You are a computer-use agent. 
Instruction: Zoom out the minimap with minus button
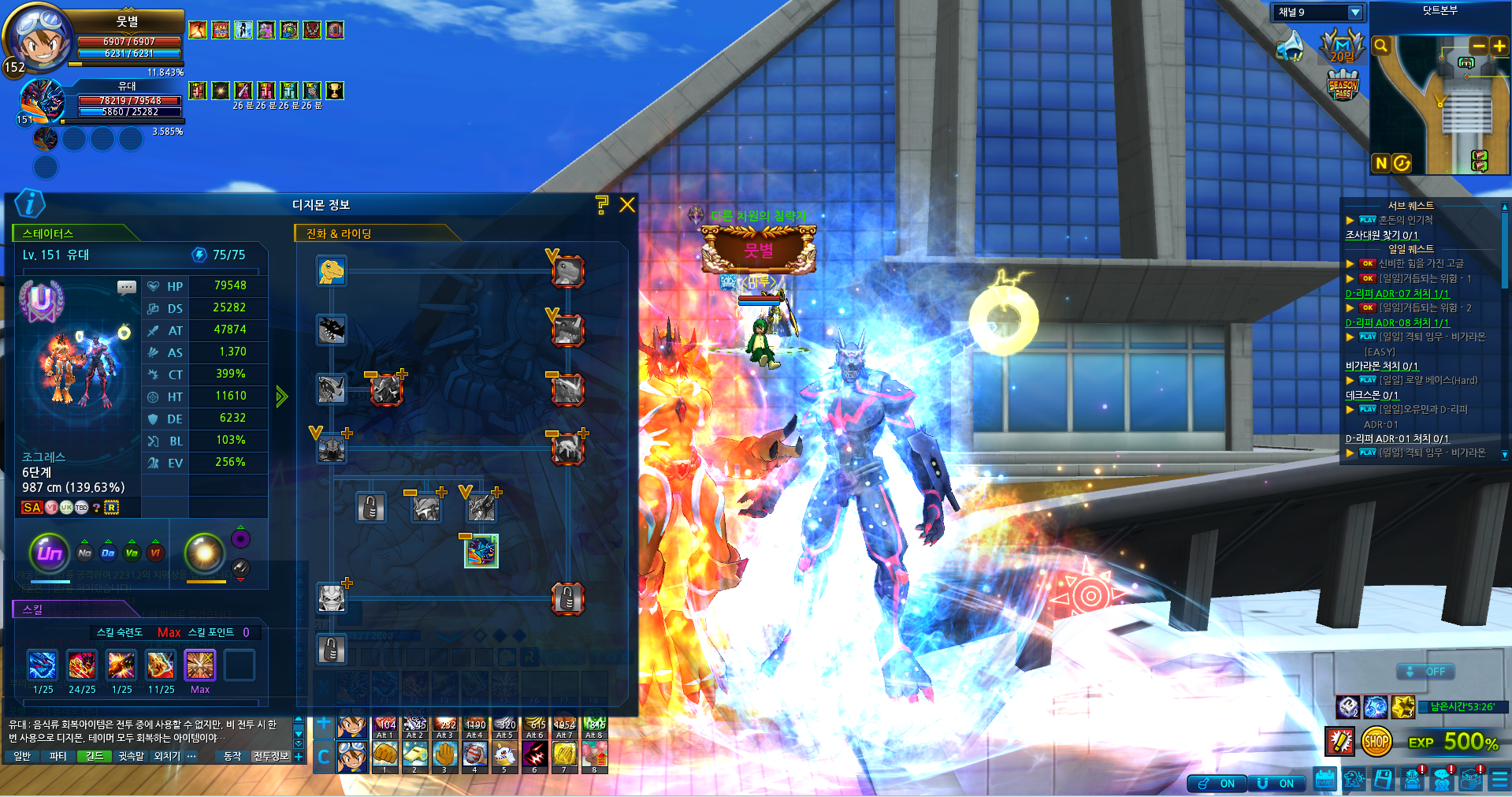point(1479,47)
